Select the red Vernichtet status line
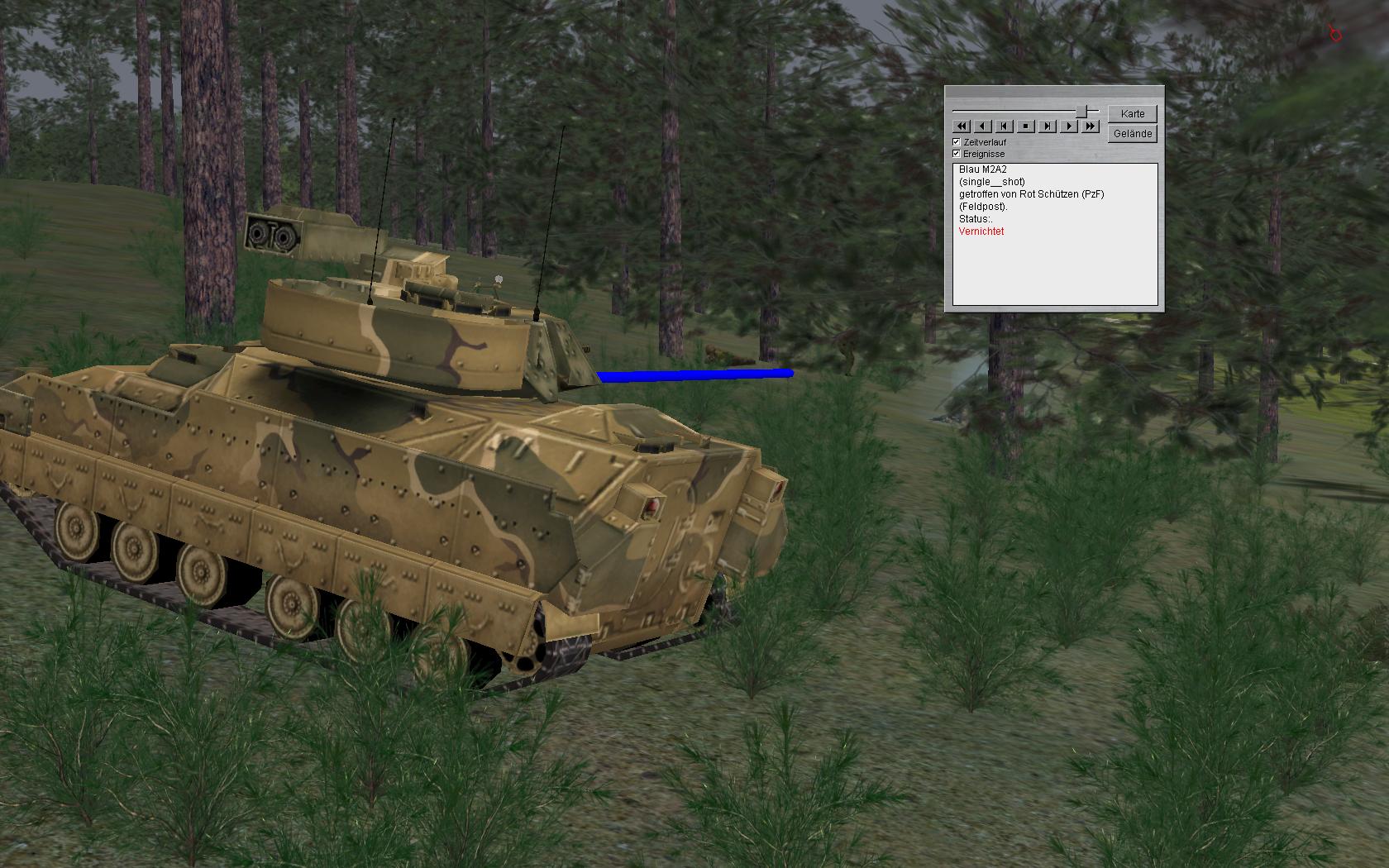Viewport: 1389px width, 868px height. click(981, 231)
